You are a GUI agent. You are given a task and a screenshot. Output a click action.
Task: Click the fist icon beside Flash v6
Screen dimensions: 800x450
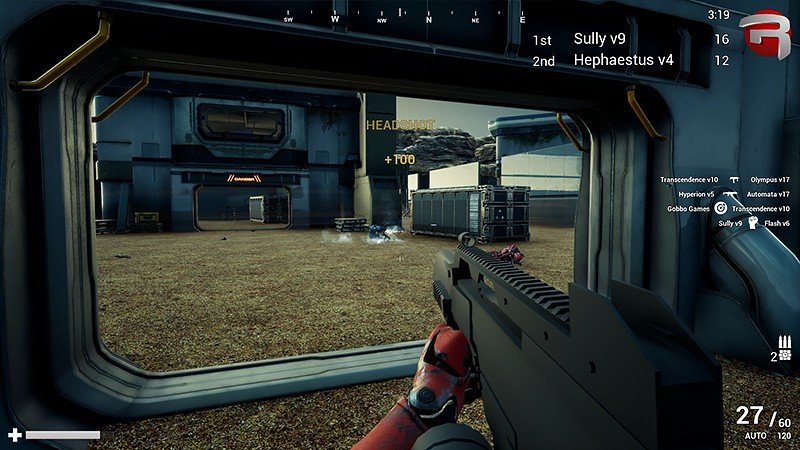[x=751, y=223]
